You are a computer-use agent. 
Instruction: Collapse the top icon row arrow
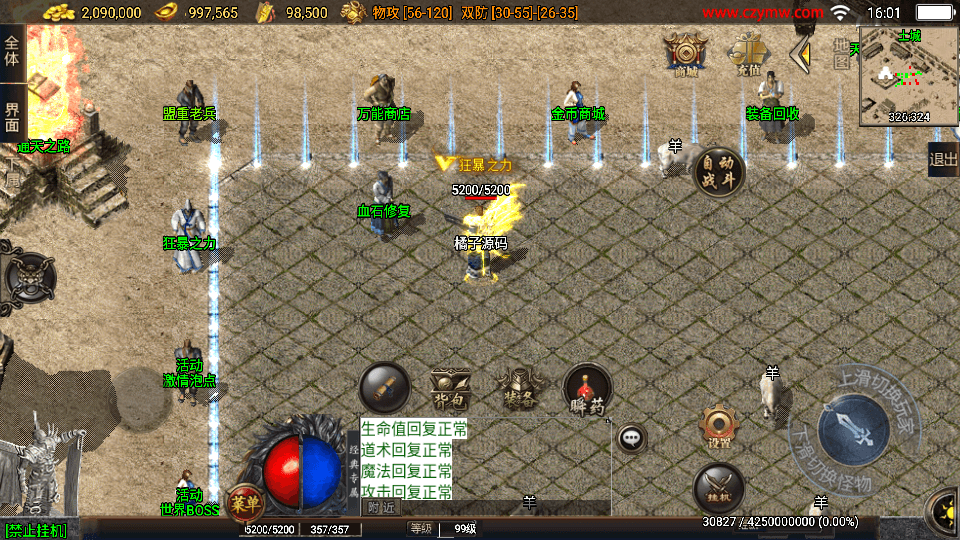[800, 54]
